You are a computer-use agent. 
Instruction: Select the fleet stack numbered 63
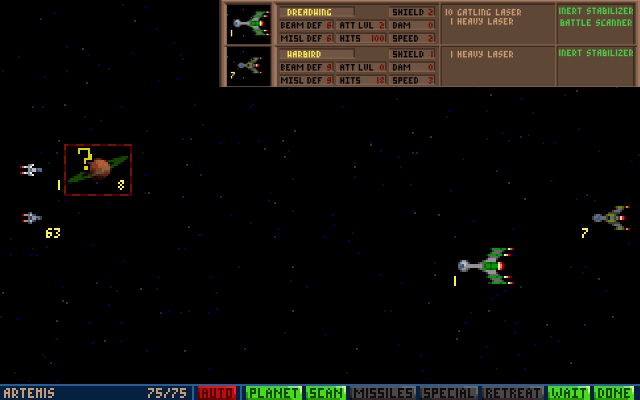[33, 218]
